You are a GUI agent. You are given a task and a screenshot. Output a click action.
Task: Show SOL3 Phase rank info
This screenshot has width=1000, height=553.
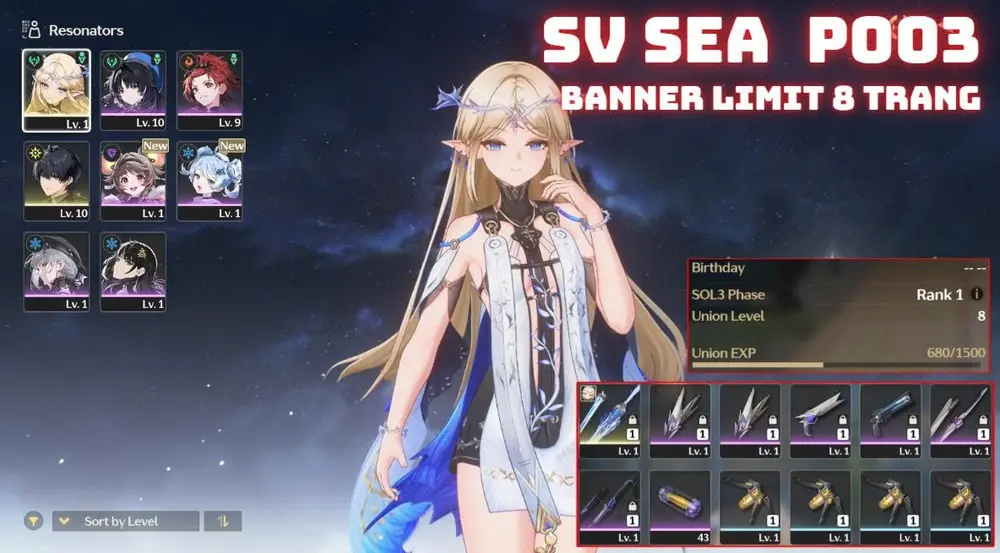click(x=977, y=295)
